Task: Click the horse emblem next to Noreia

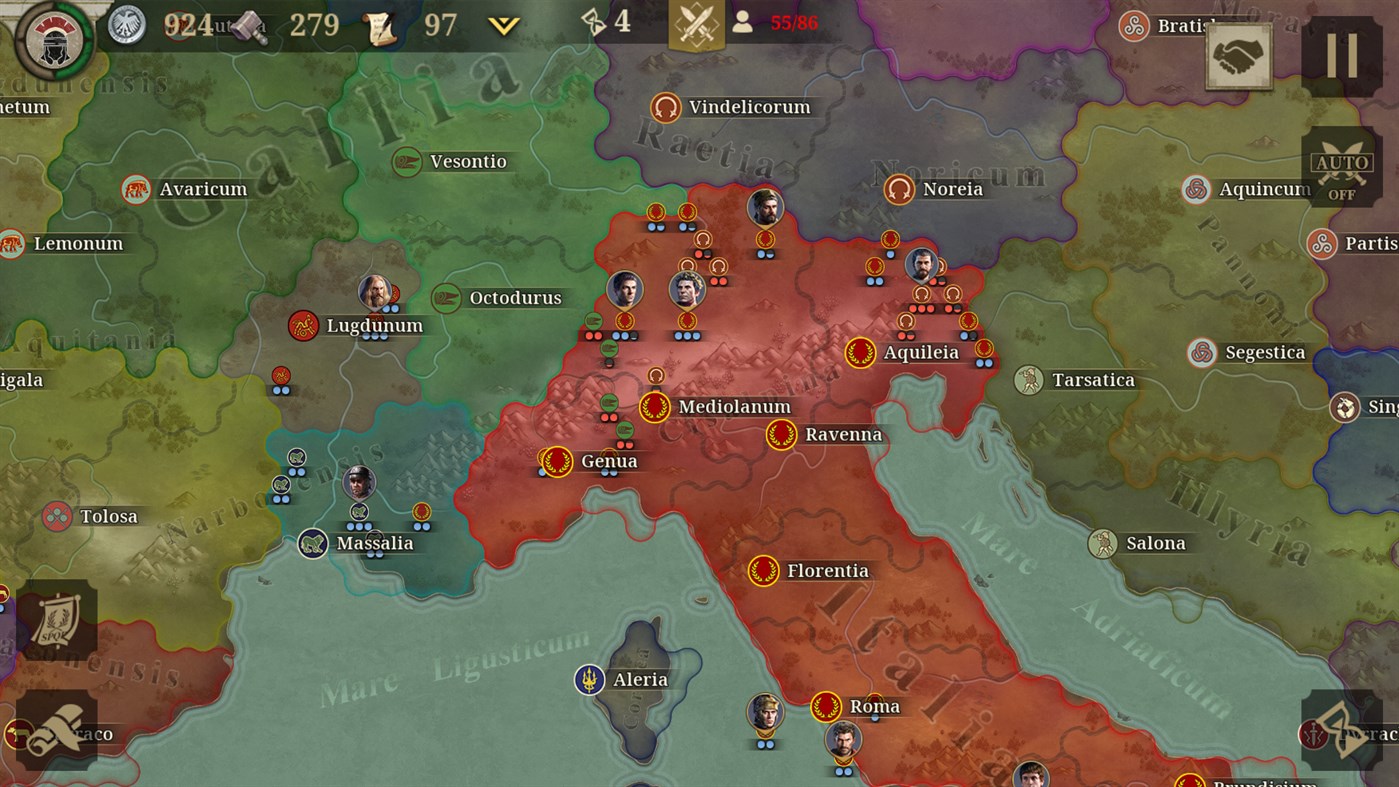Action: pos(898,188)
